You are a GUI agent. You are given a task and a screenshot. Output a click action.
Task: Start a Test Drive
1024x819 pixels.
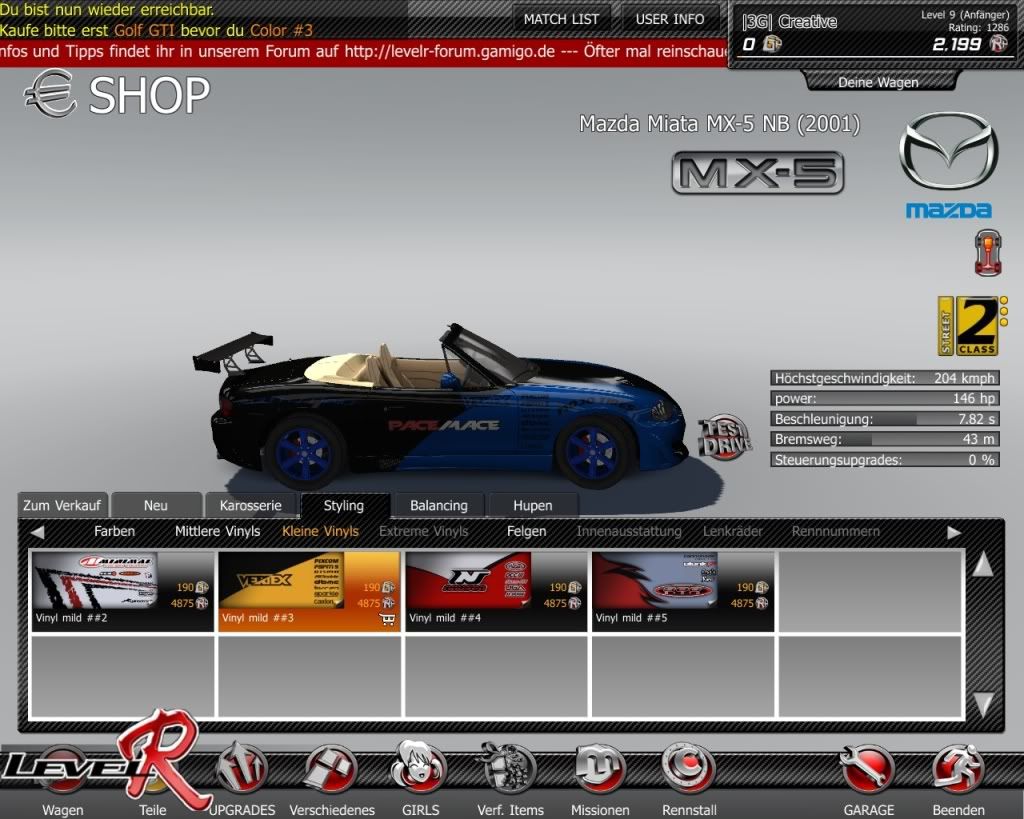pos(725,437)
